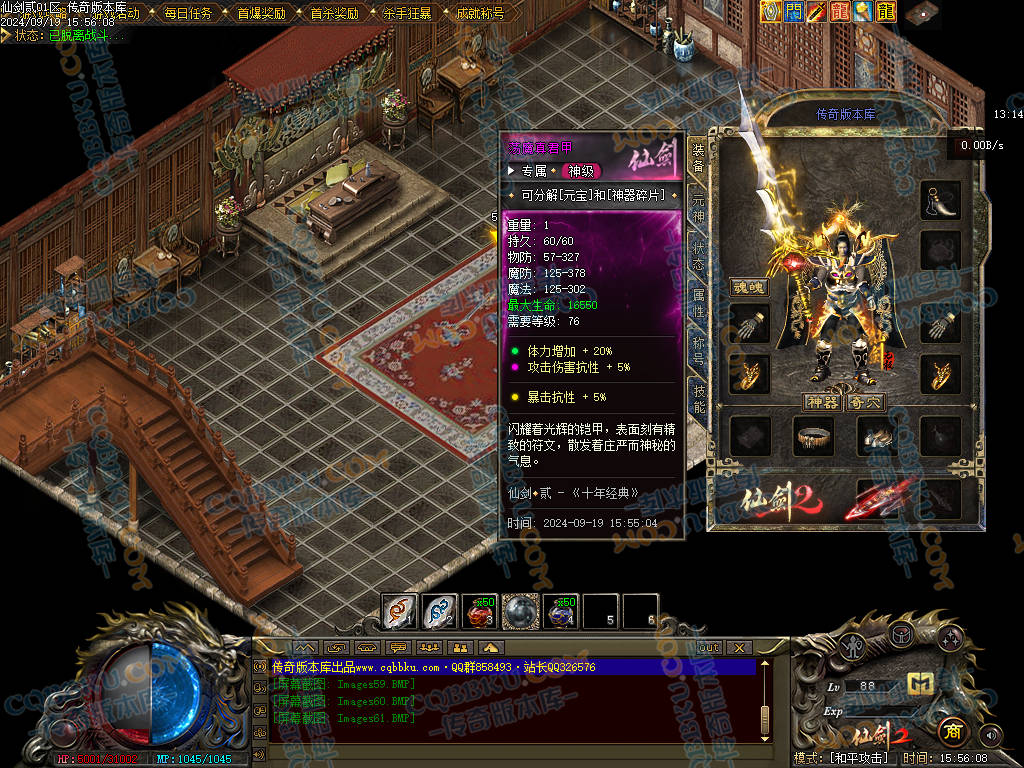The height and width of the screenshot is (768, 1024).
Task: Open the 首杀奖励 first-kill rewards menu
Action: click(334, 14)
